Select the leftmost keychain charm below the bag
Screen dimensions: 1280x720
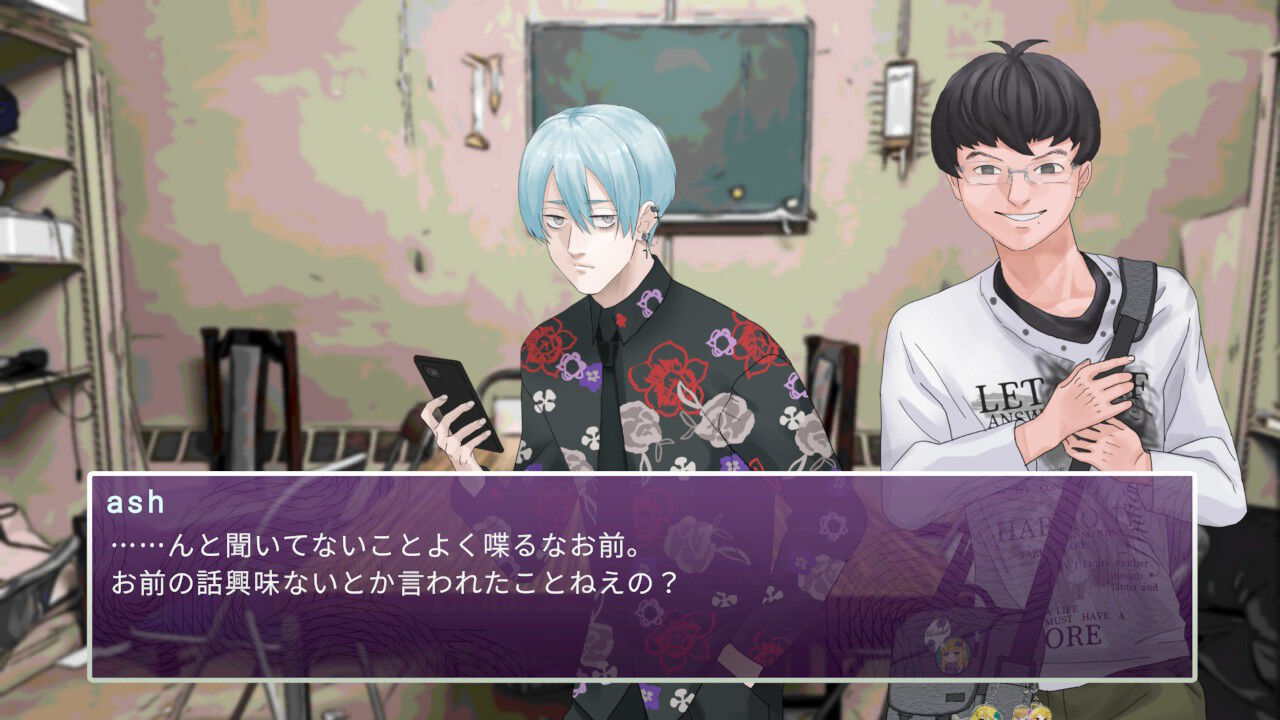pyautogui.click(x=985, y=712)
